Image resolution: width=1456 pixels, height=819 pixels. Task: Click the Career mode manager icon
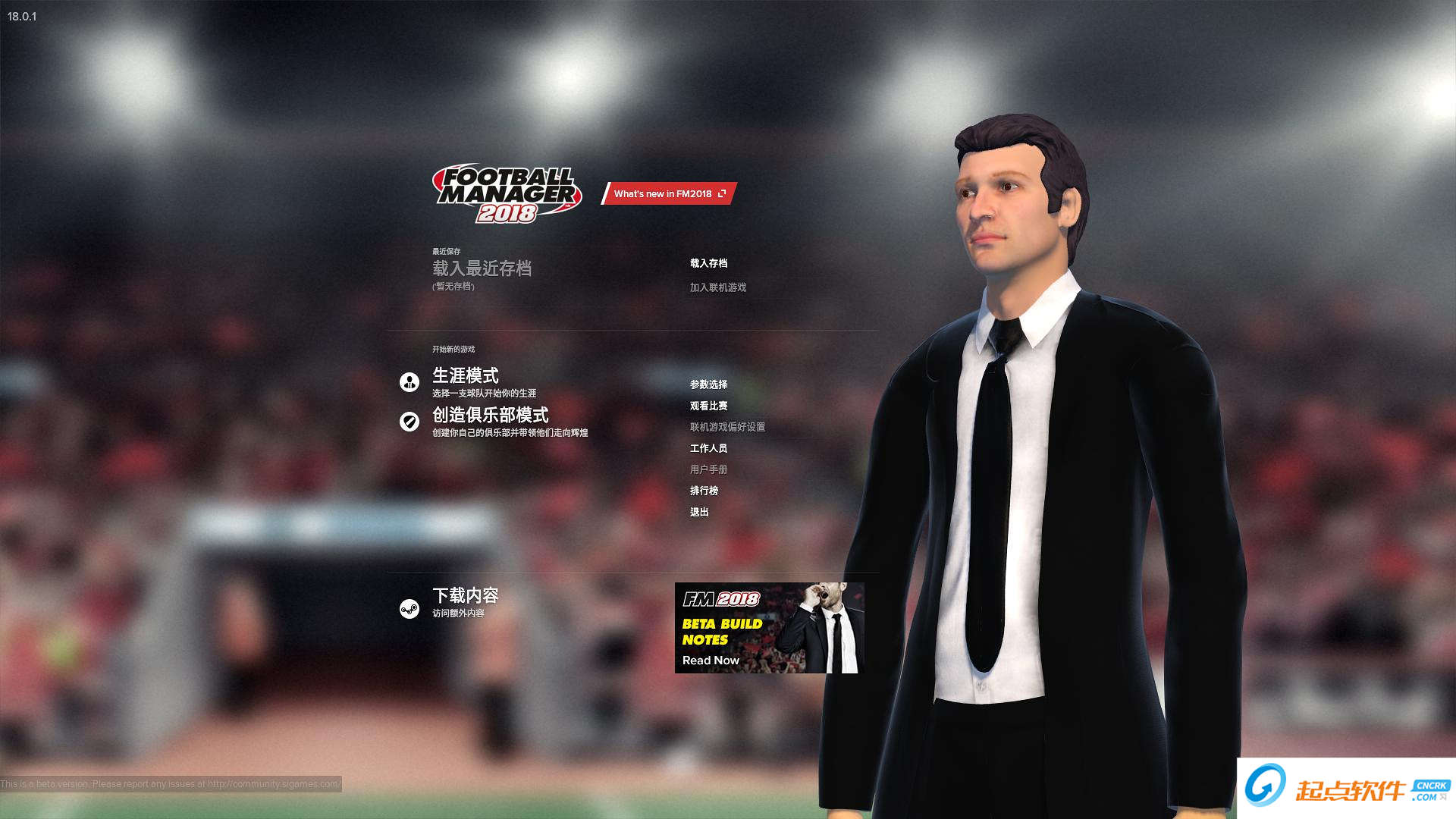[x=409, y=382]
